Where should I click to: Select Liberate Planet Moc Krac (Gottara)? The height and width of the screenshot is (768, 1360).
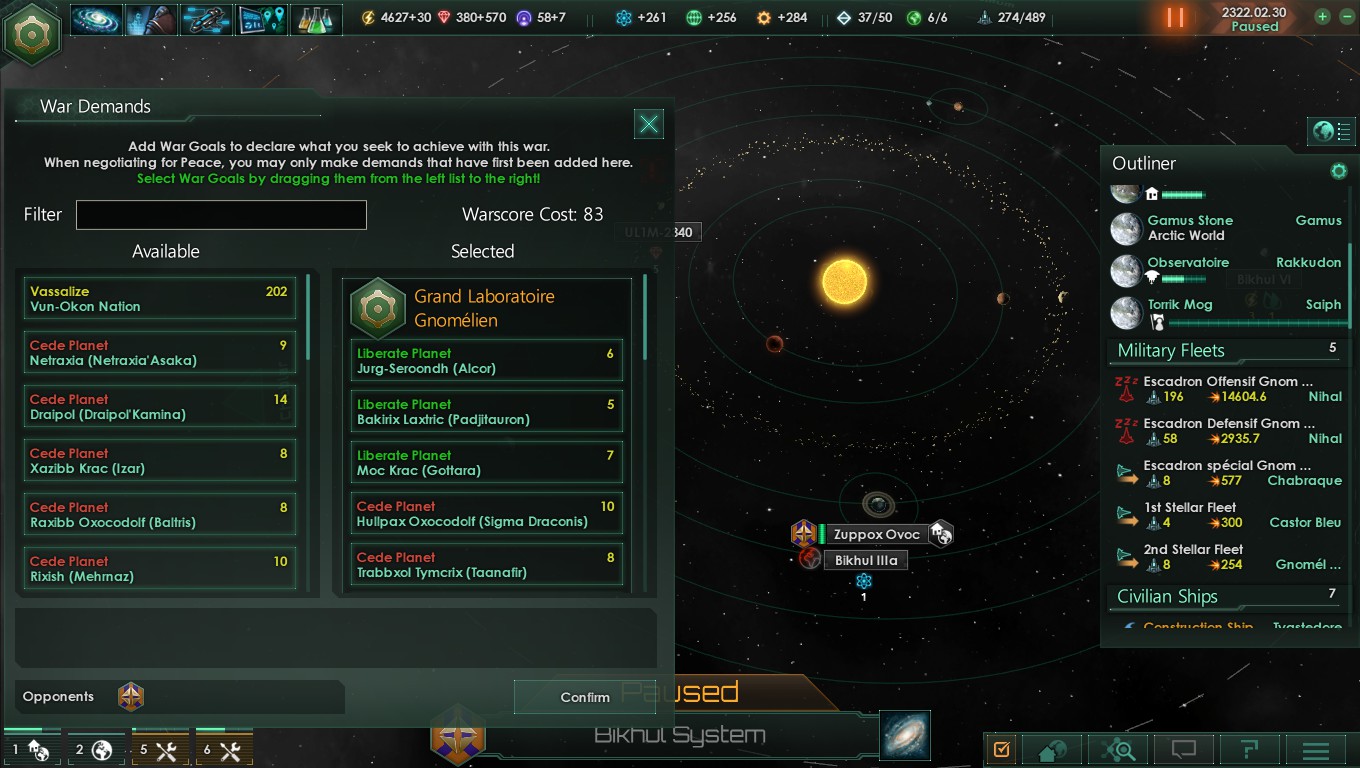(487, 463)
